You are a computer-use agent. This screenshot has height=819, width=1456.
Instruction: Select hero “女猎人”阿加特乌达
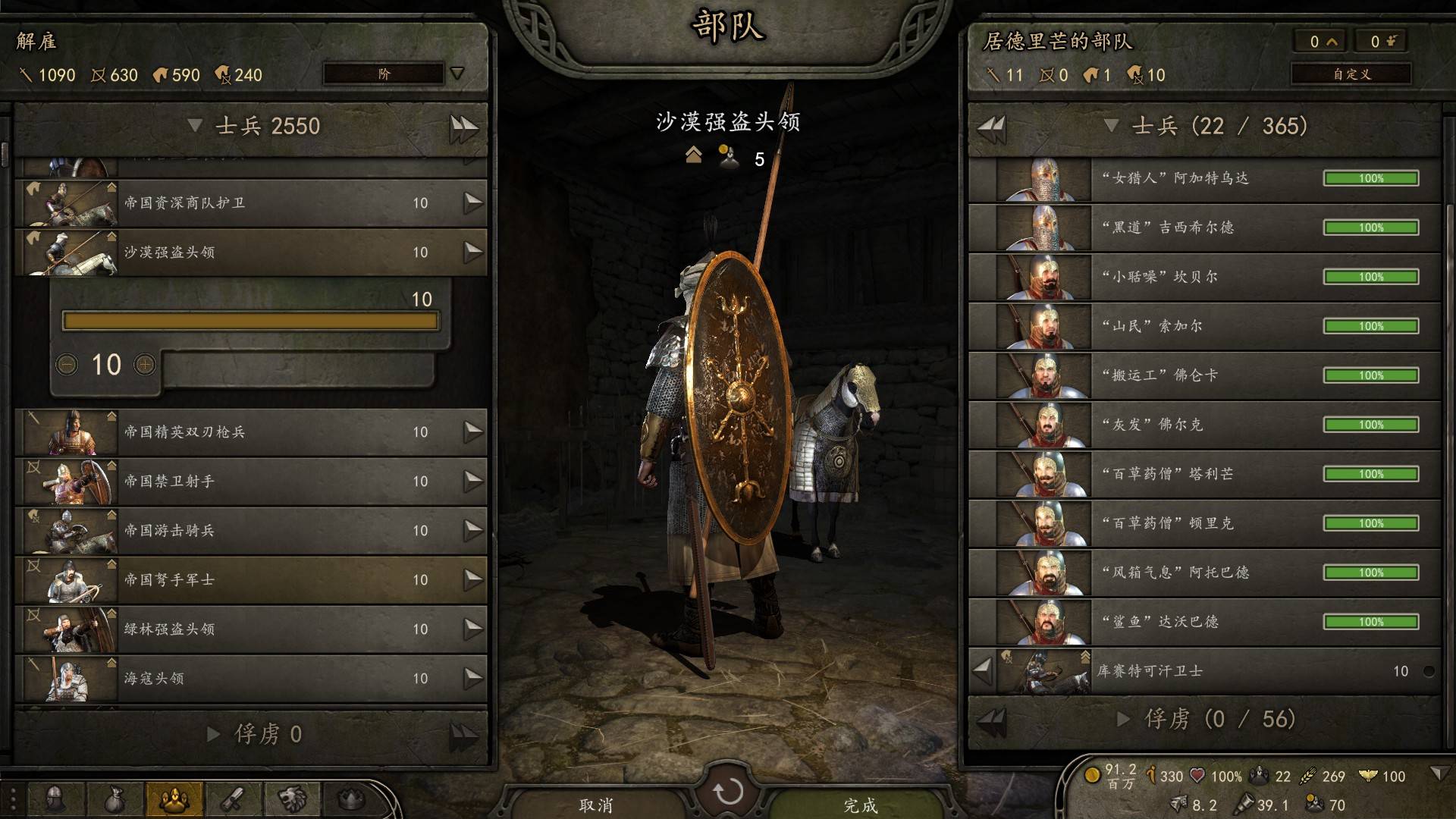[1204, 179]
